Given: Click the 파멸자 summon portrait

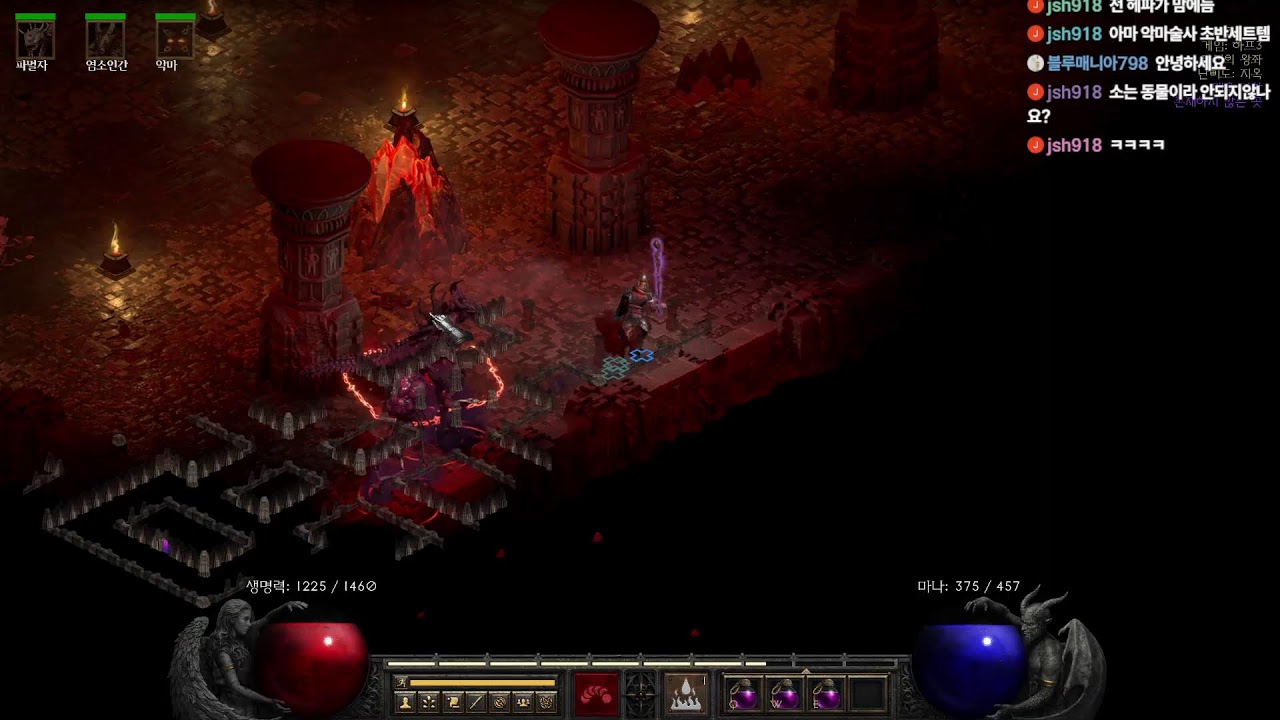Looking at the screenshot, I should coord(35,39).
